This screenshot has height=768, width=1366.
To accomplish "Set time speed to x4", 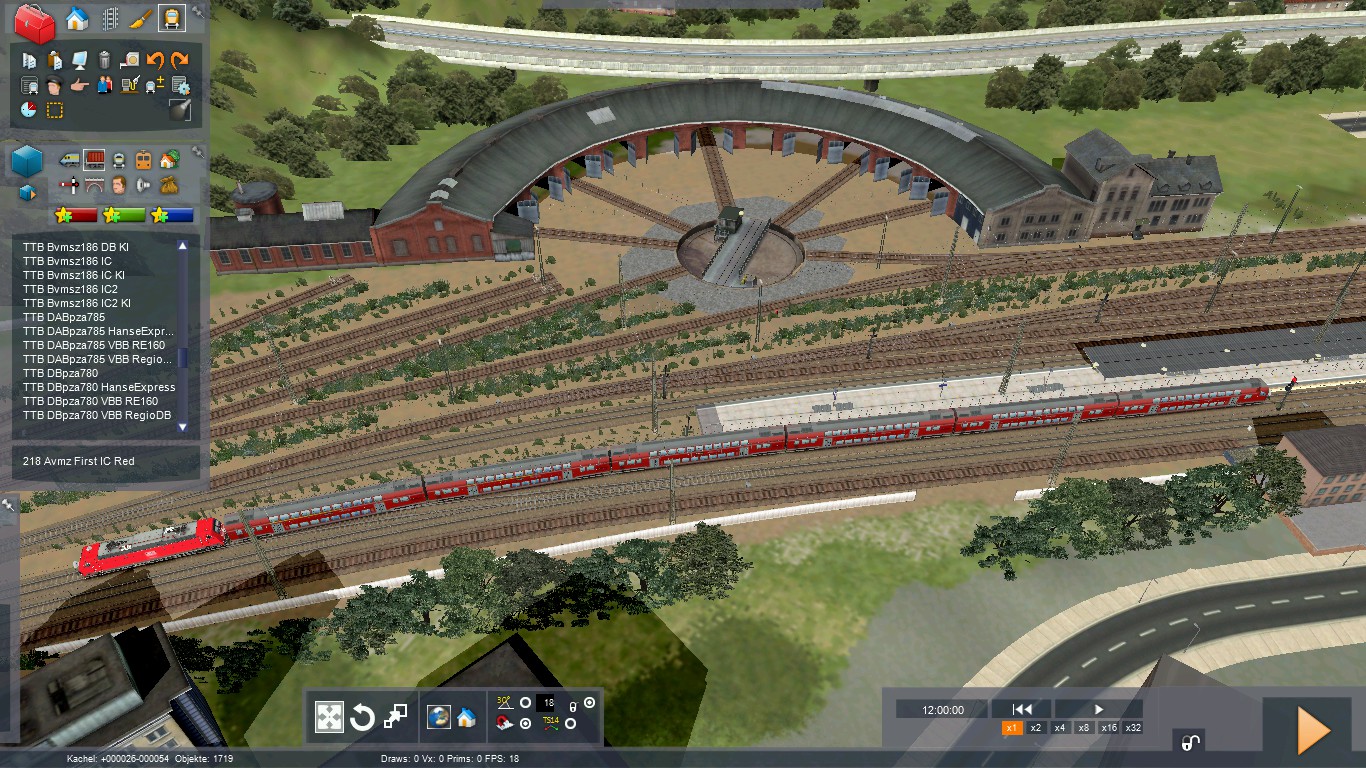I will tap(1060, 728).
